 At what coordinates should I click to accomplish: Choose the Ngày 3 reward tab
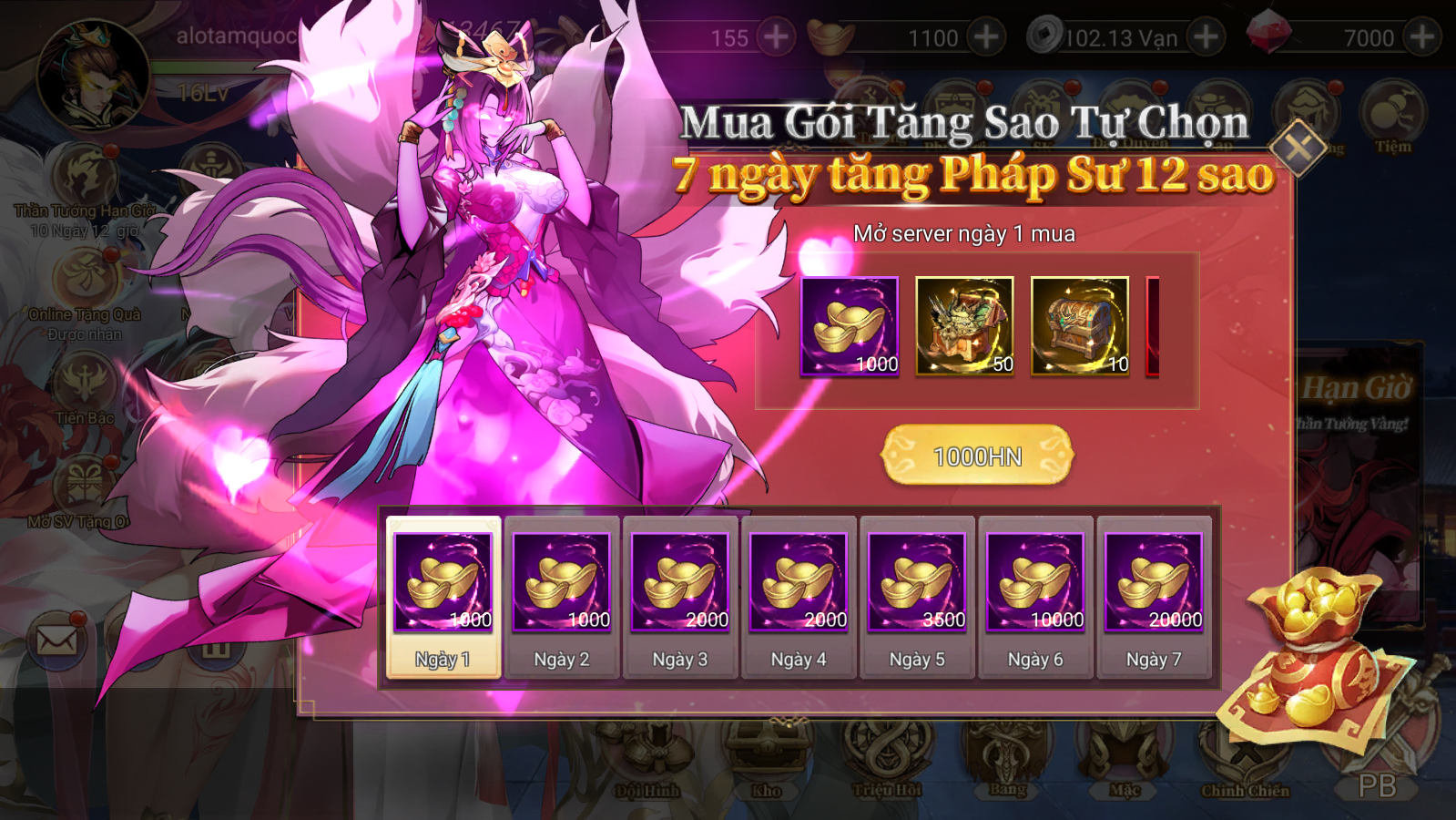point(680,598)
